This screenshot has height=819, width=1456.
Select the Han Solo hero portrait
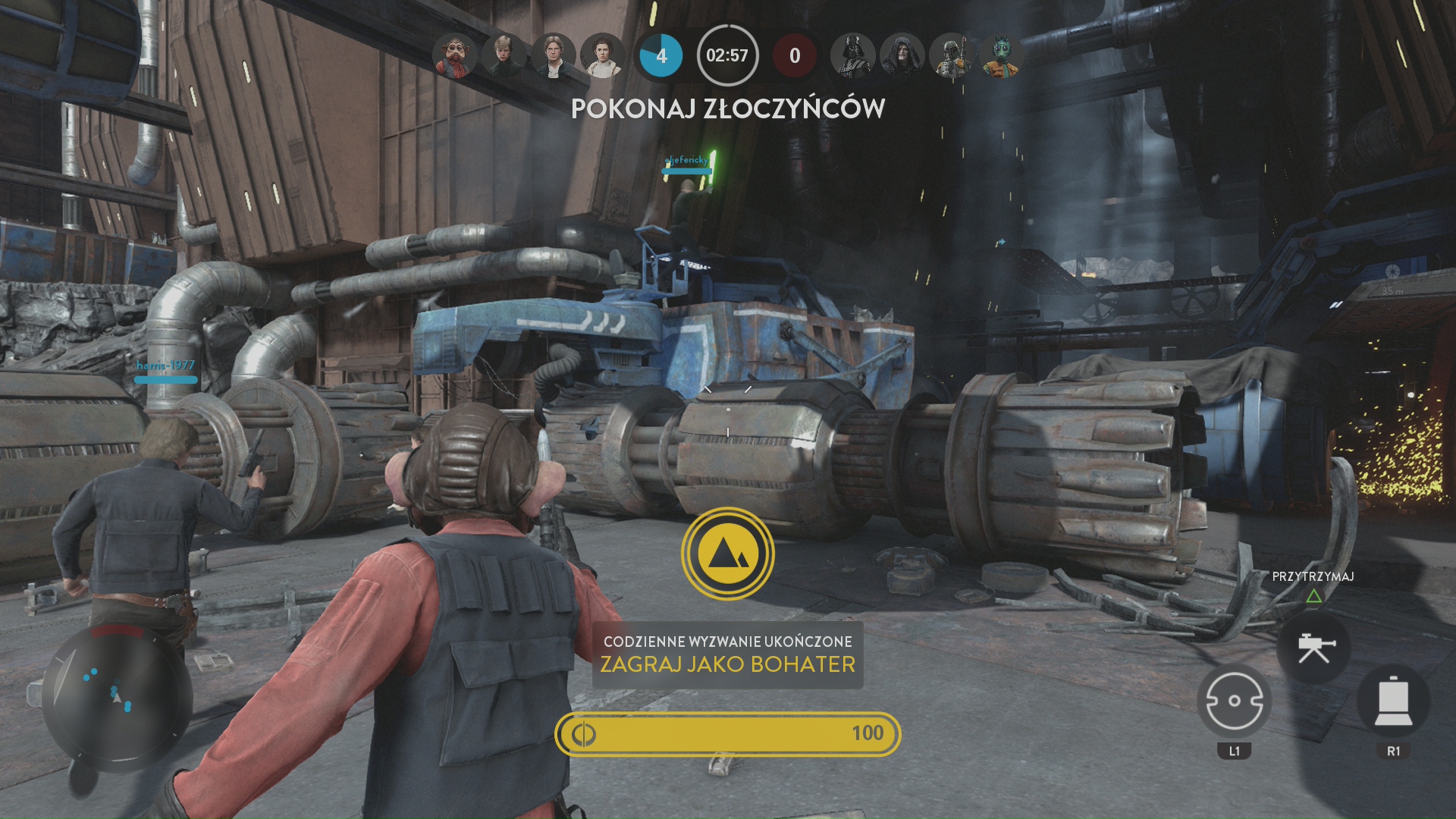[x=554, y=55]
